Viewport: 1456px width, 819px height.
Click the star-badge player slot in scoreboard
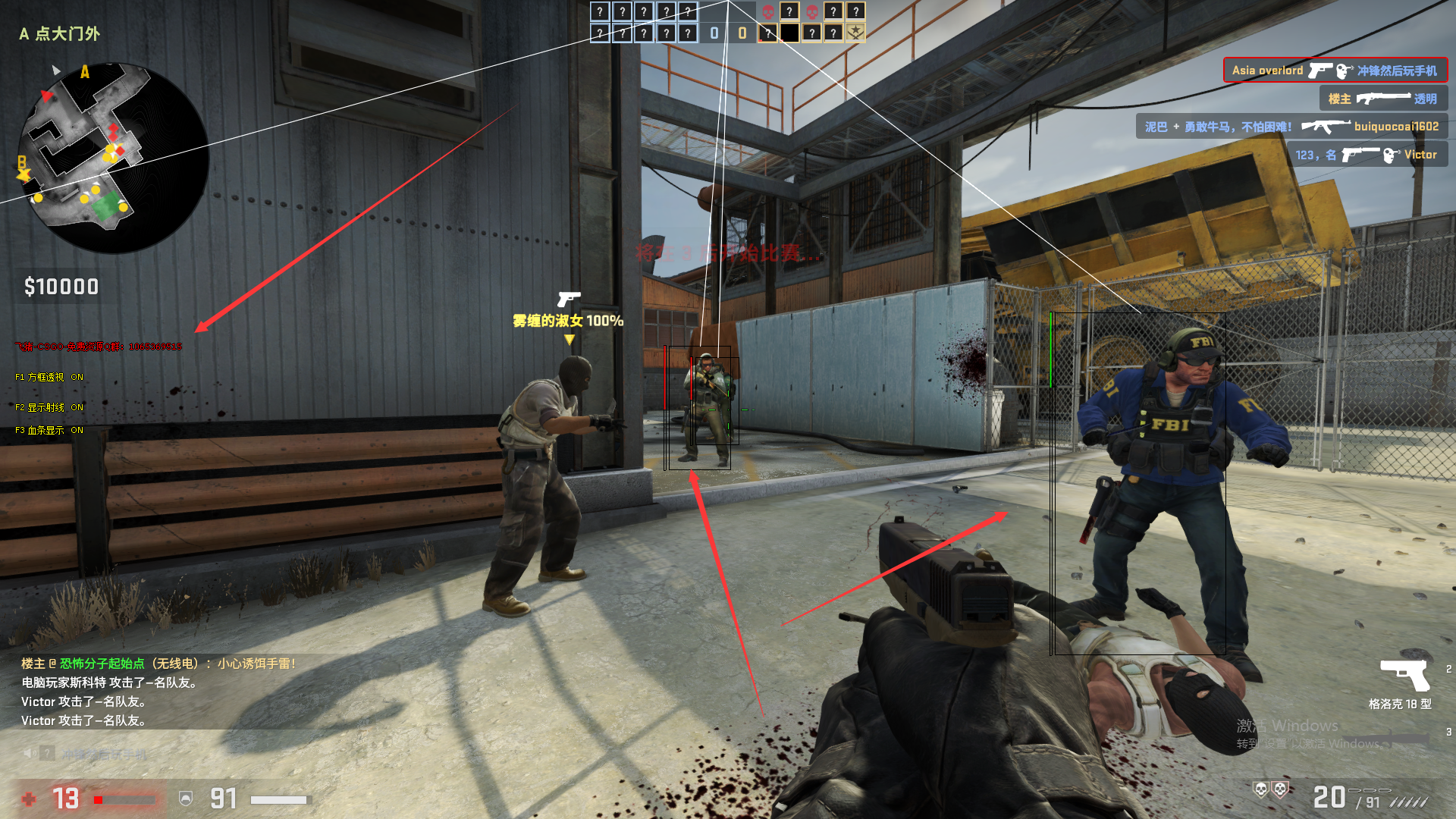click(x=855, y=33)
